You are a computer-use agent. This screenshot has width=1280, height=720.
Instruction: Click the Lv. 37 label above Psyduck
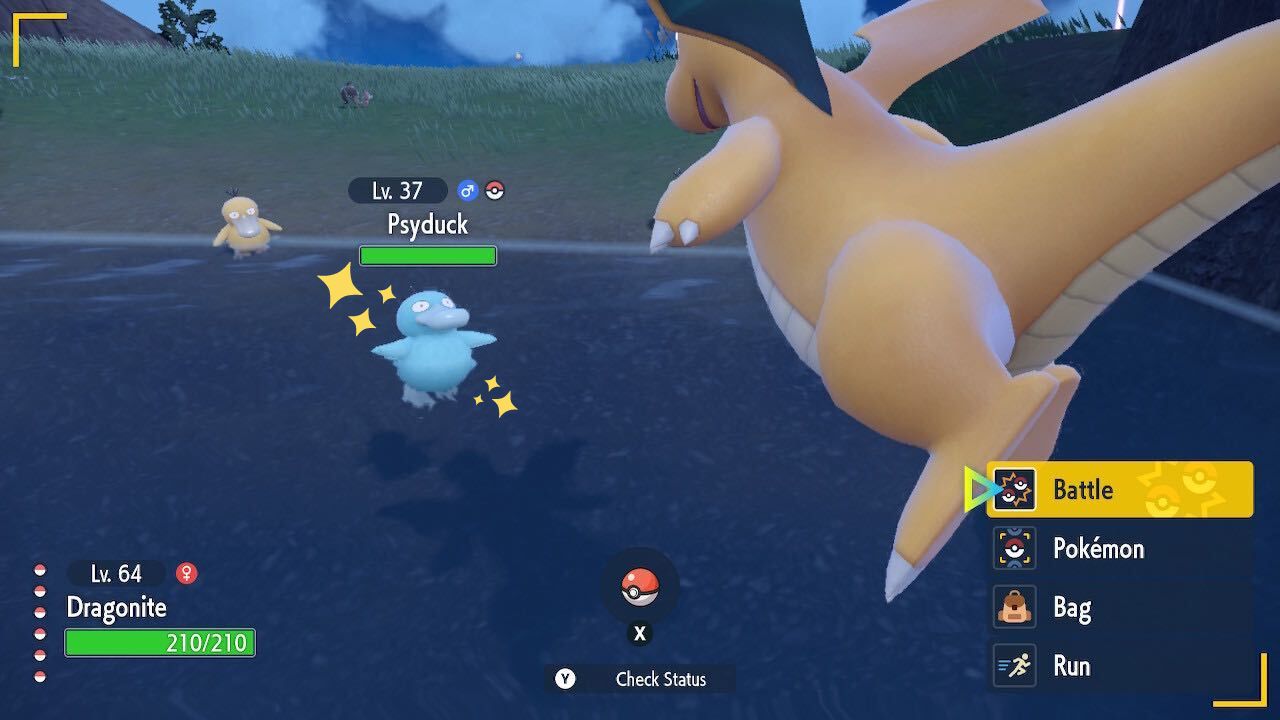397,190
